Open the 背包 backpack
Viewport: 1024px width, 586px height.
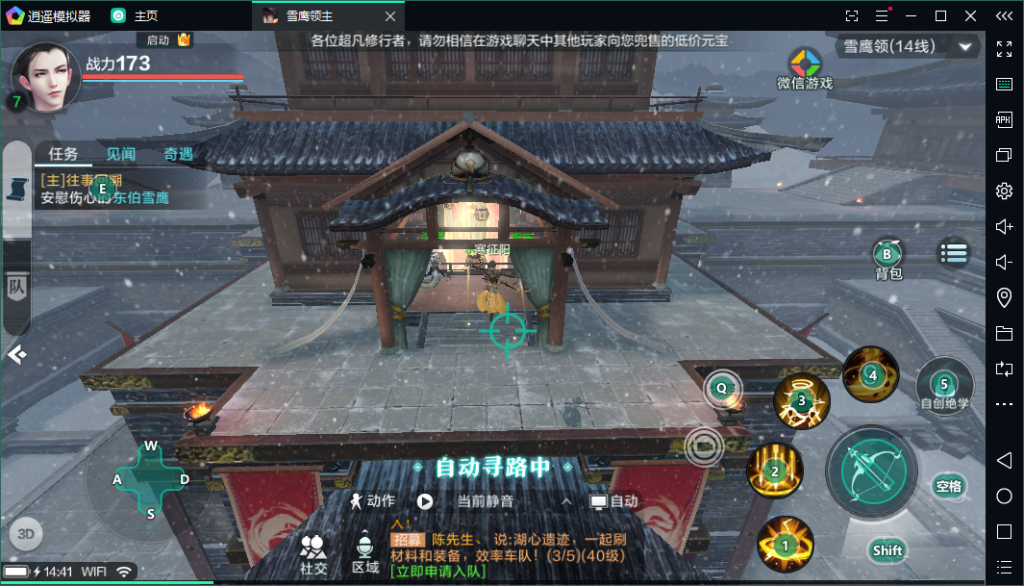(887, 257)
